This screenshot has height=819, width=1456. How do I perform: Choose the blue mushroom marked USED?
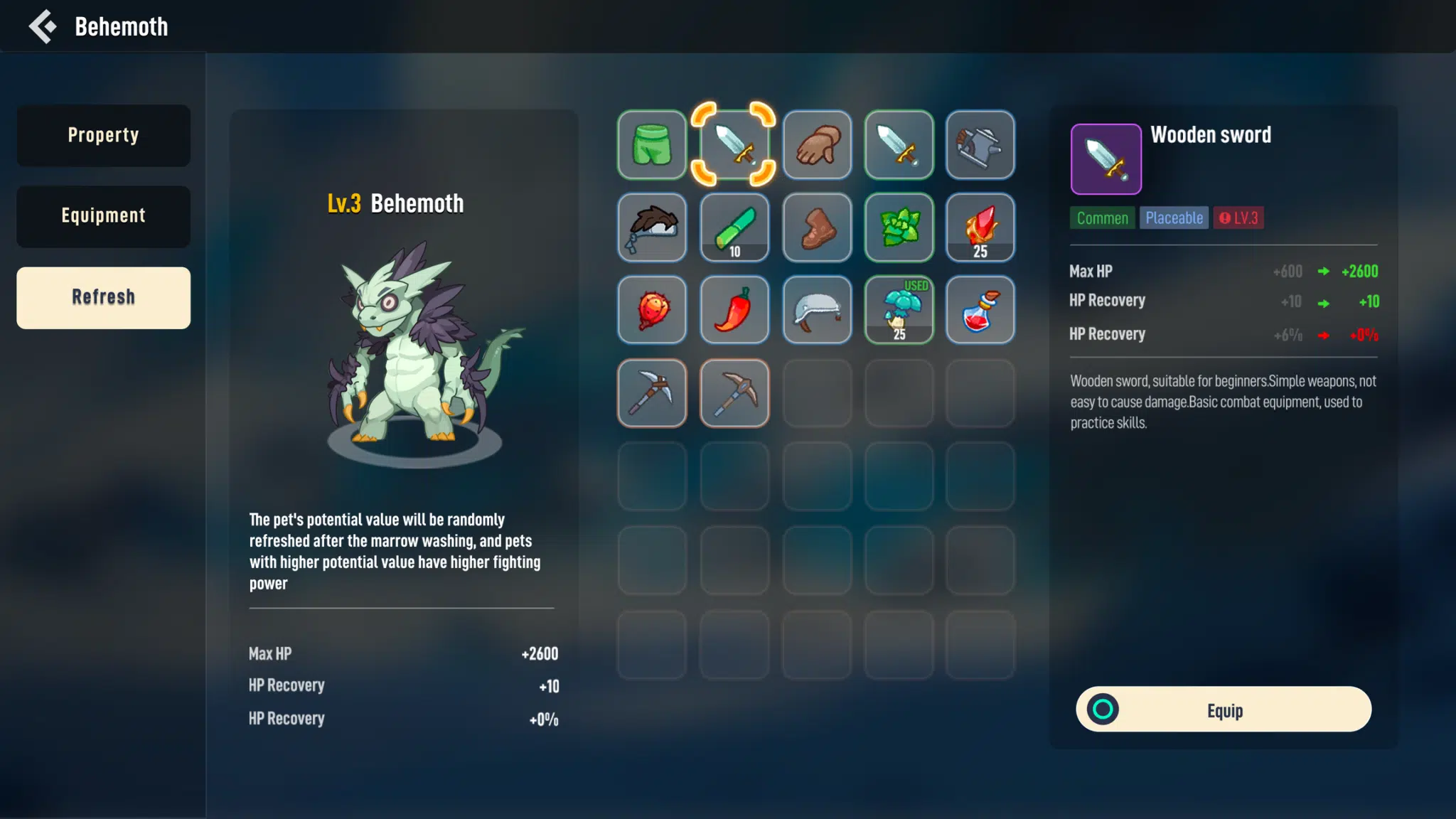pyautogui.click(x=899, y=310)
